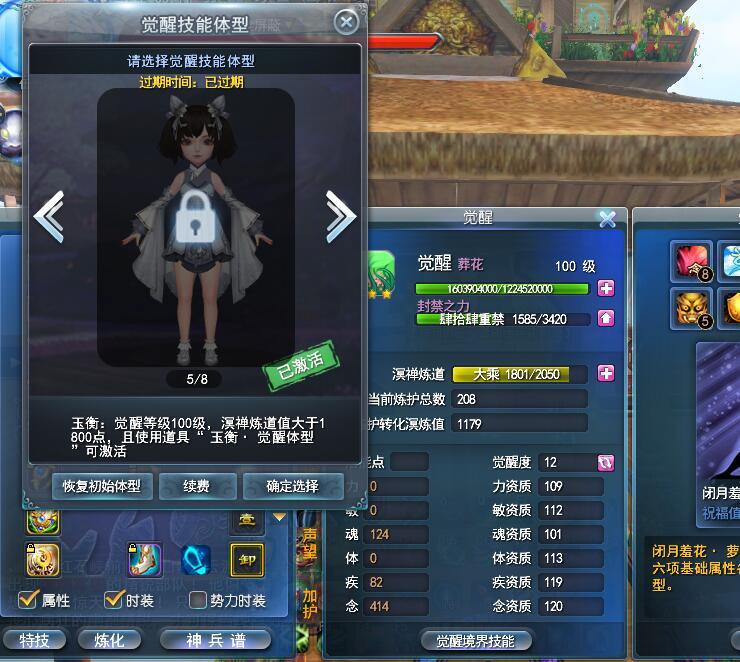Confirm selection with 确定选择
740x662 pixels.
(x=292, y=486)
